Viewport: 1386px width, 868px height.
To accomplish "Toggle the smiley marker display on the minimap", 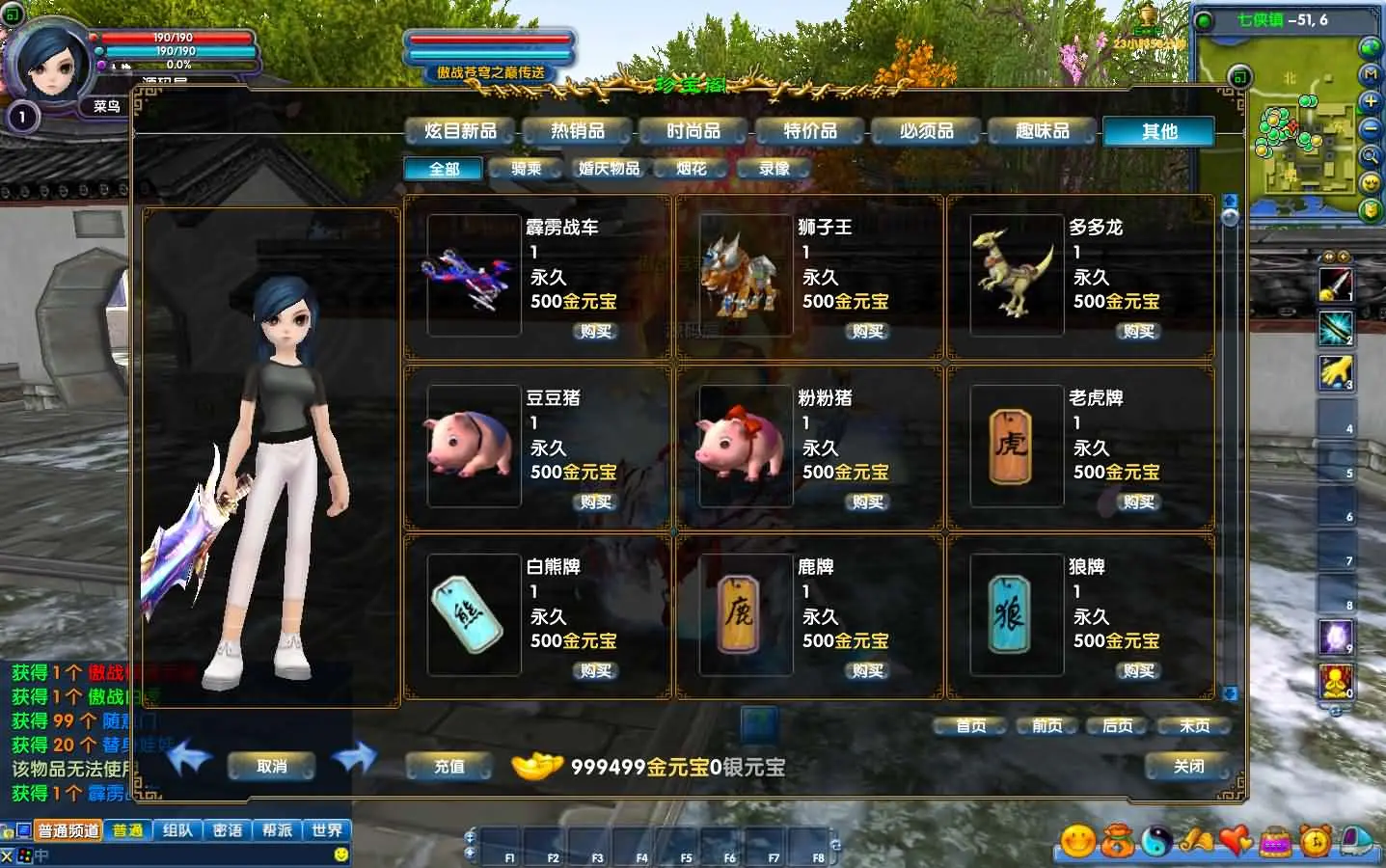I will pos(1370,180).
